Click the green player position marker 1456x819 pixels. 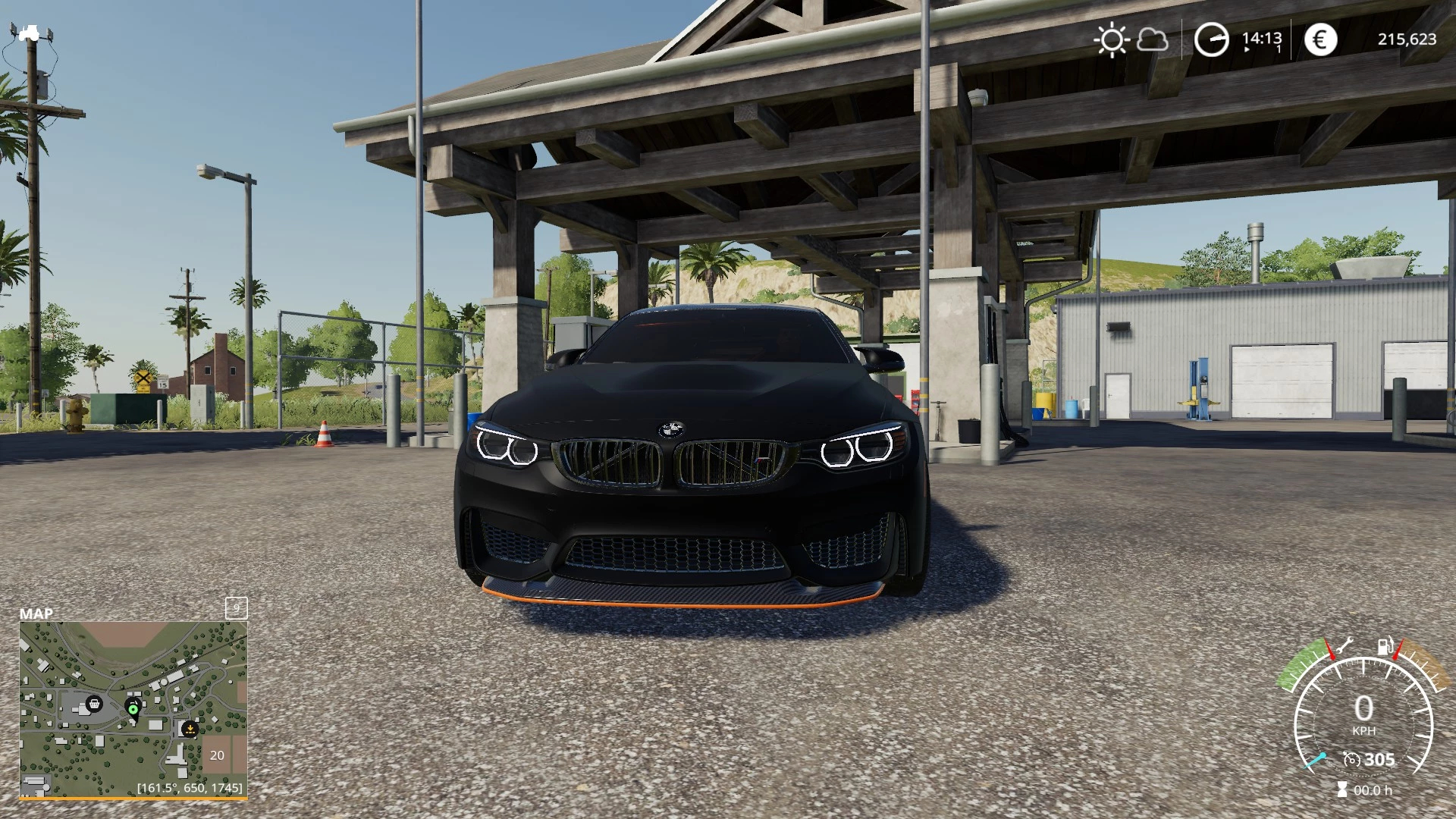click(133, 709)
